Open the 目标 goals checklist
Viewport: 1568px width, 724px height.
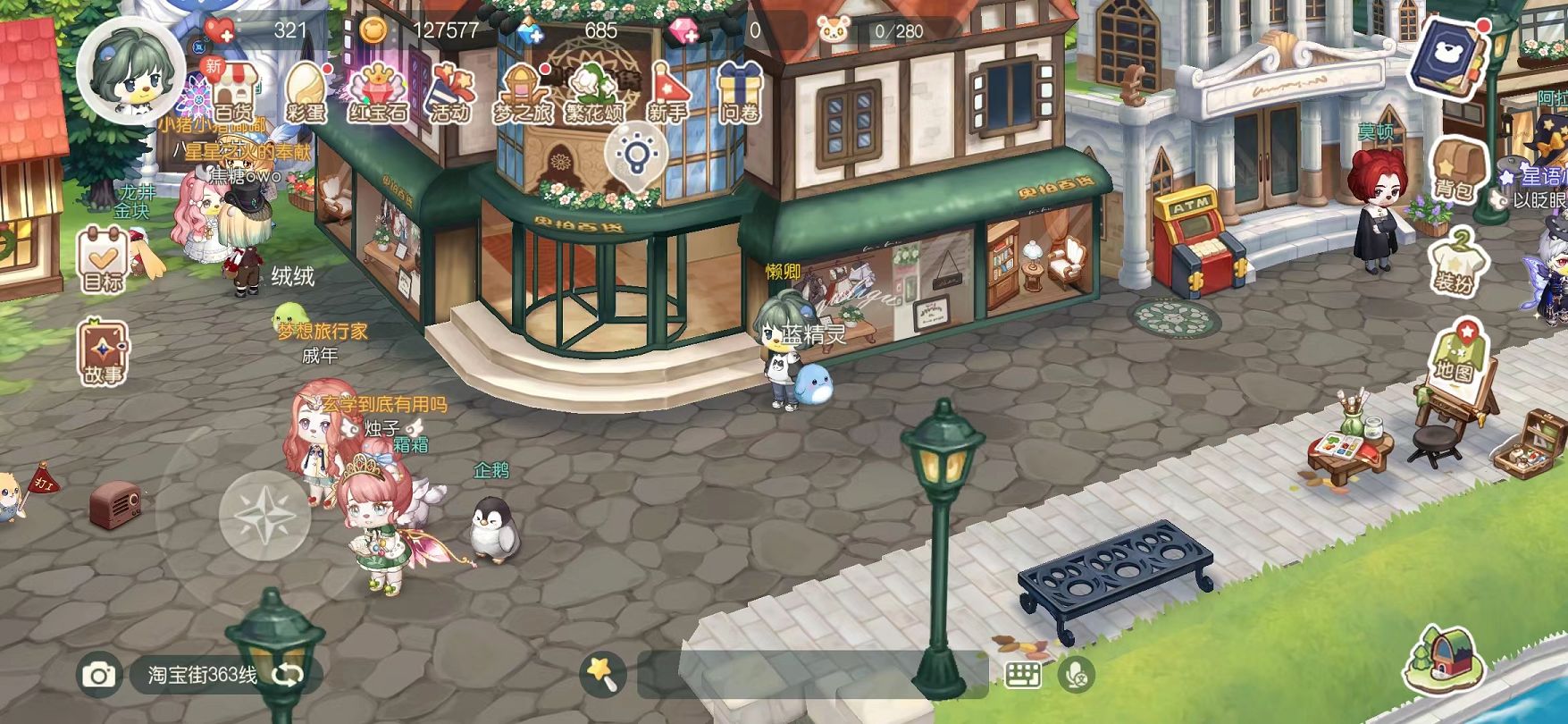click(x=103, y=260)
